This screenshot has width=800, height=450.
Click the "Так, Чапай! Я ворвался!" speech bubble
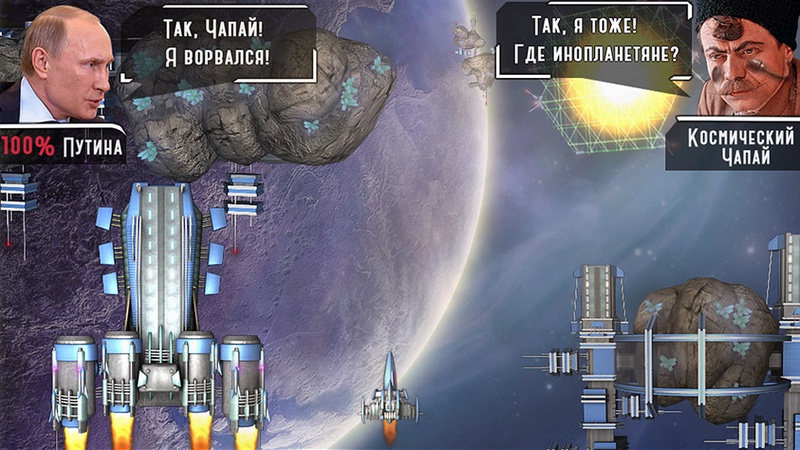(x=216, y=42)
